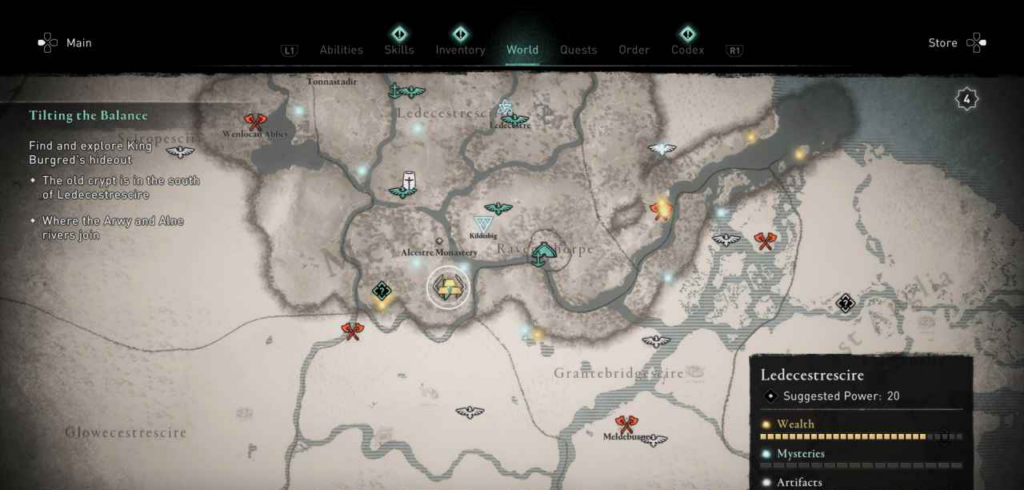Click the Meldeburne red axes marker
This screenshot has width=1024, height=490.
tap(626, 424)
